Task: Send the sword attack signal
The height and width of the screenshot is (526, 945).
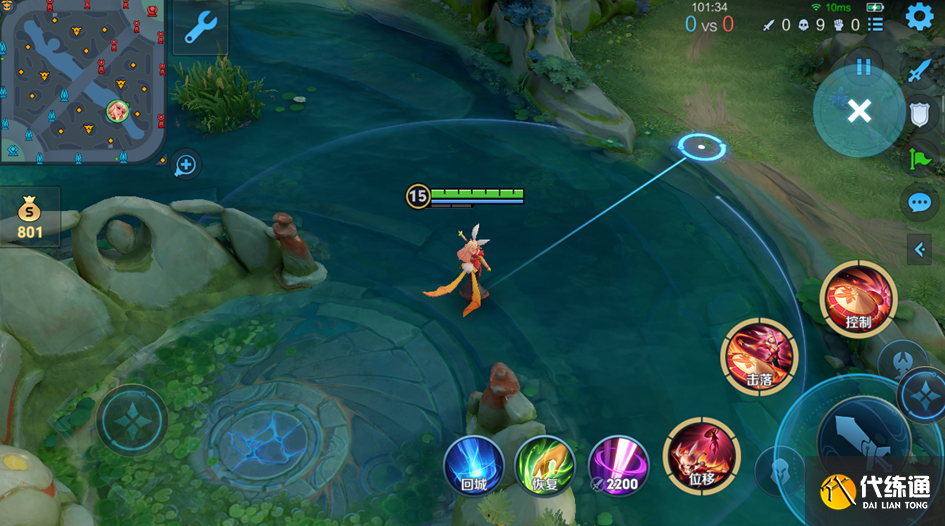Action: (x=919, y=70)
